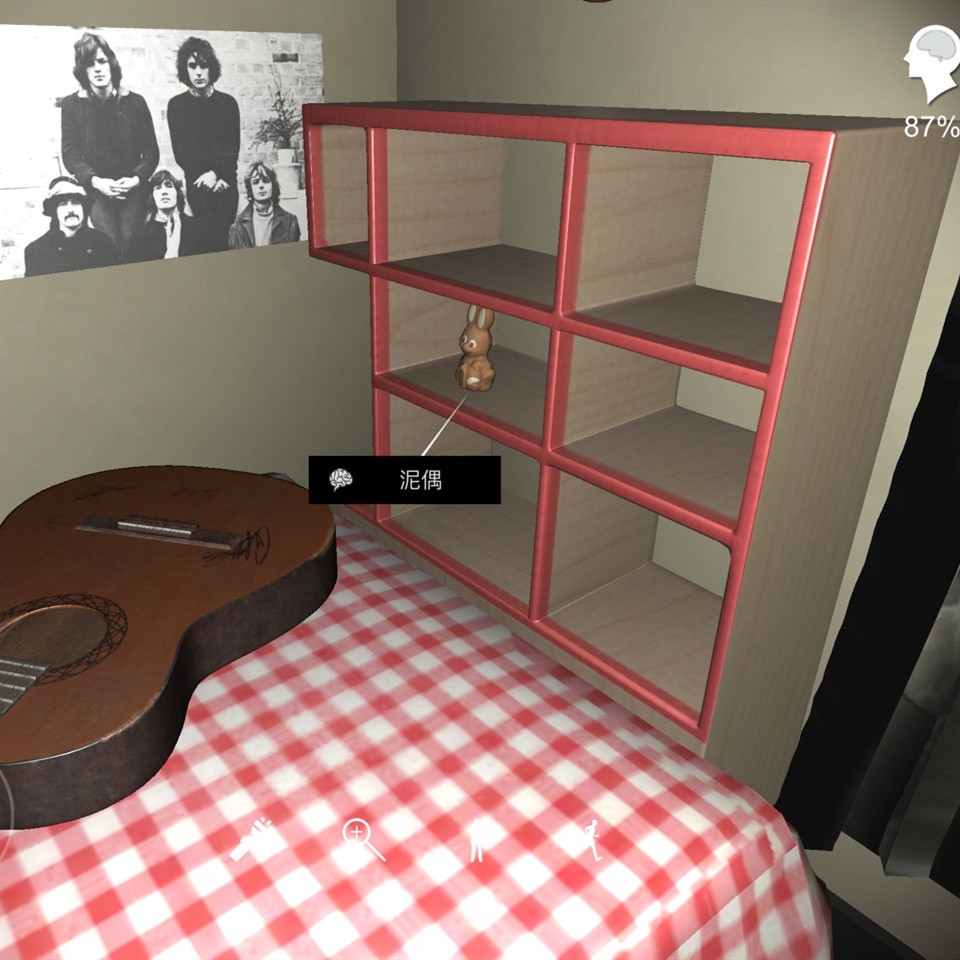The image size is (960, 960).
Task: Toggle the flashlight icon
Action: (253, 841)
